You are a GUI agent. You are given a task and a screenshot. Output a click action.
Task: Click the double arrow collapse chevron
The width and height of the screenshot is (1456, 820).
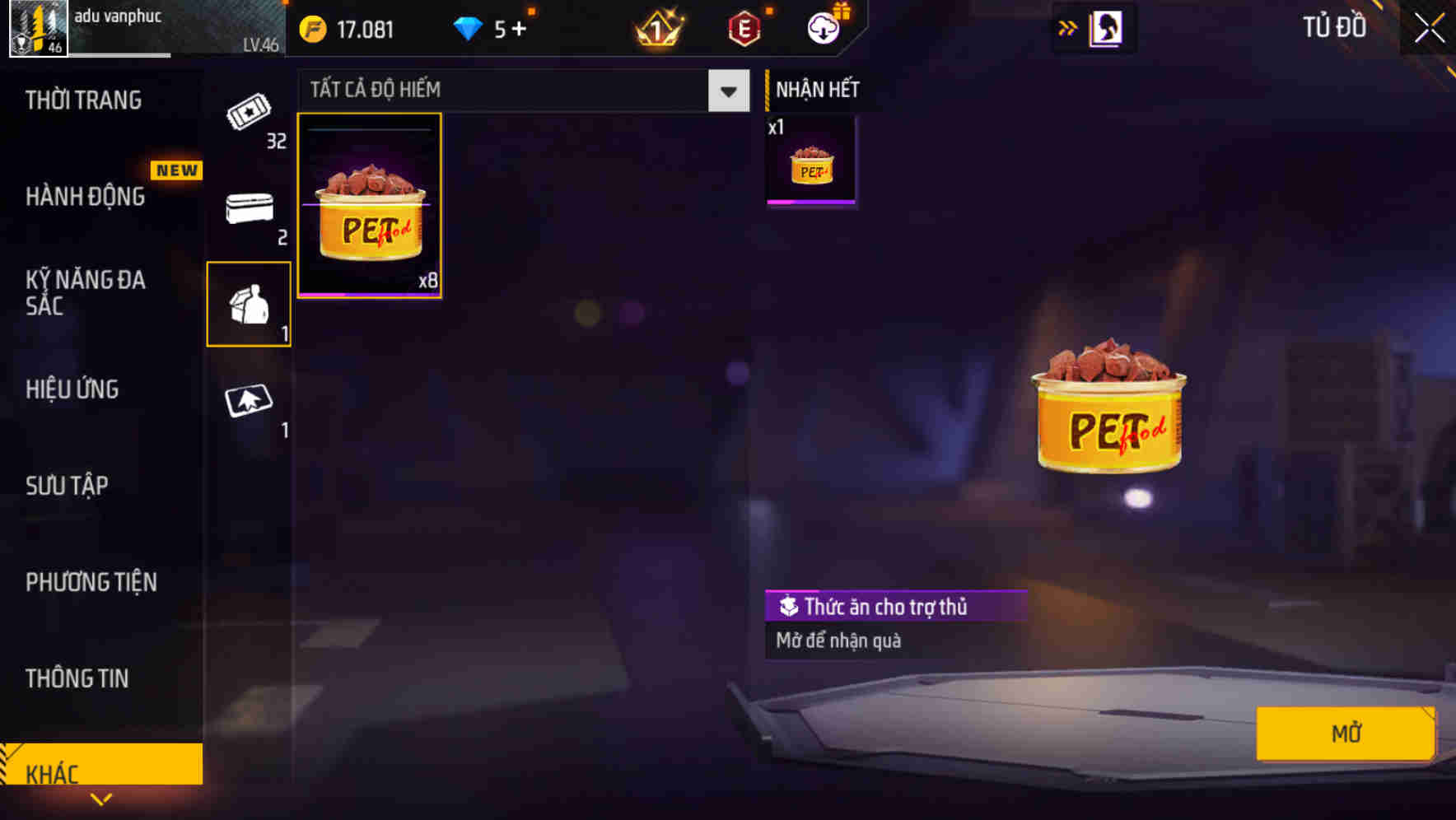point(1066,27)
